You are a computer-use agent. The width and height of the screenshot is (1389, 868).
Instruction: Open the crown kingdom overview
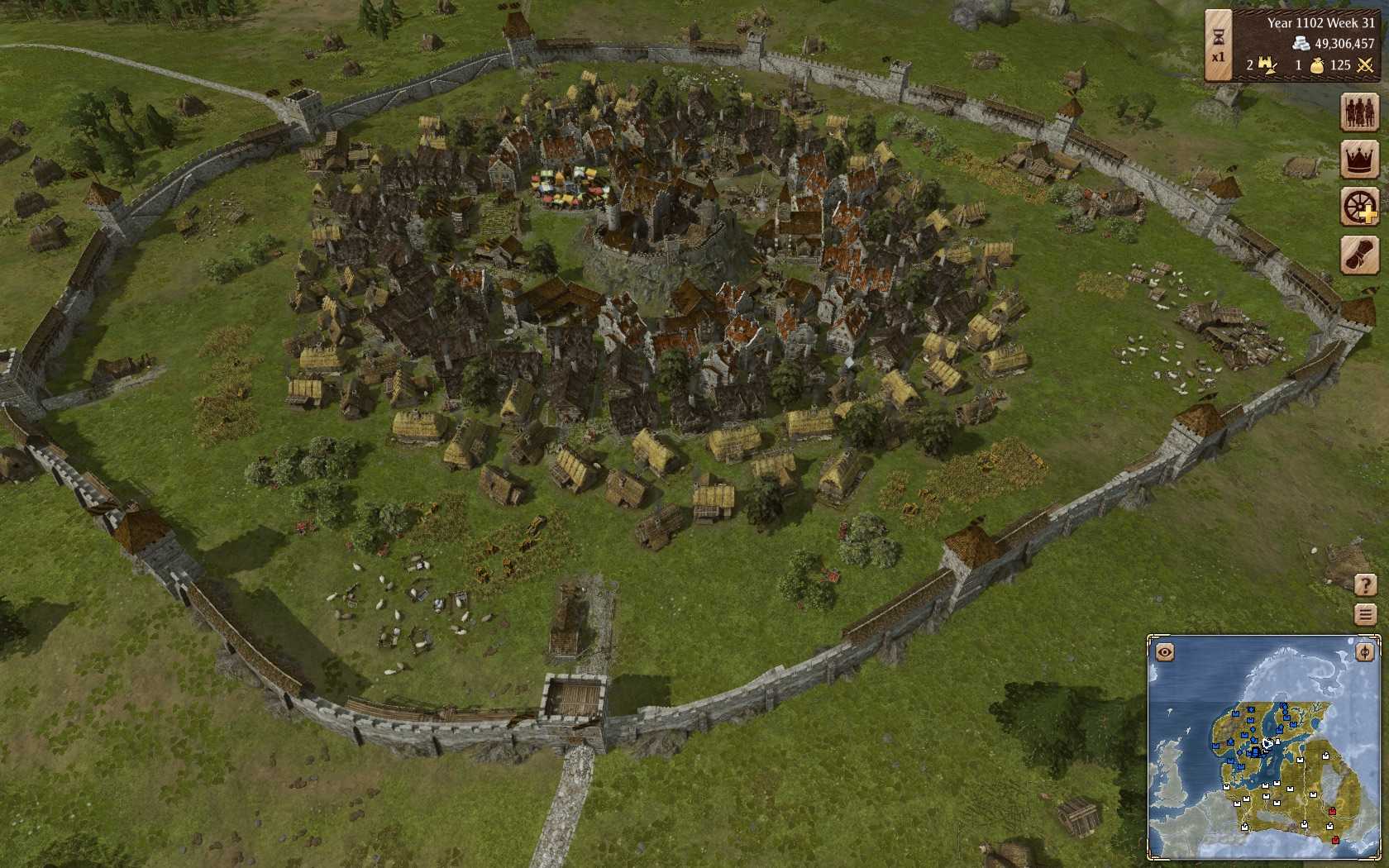1359,159
